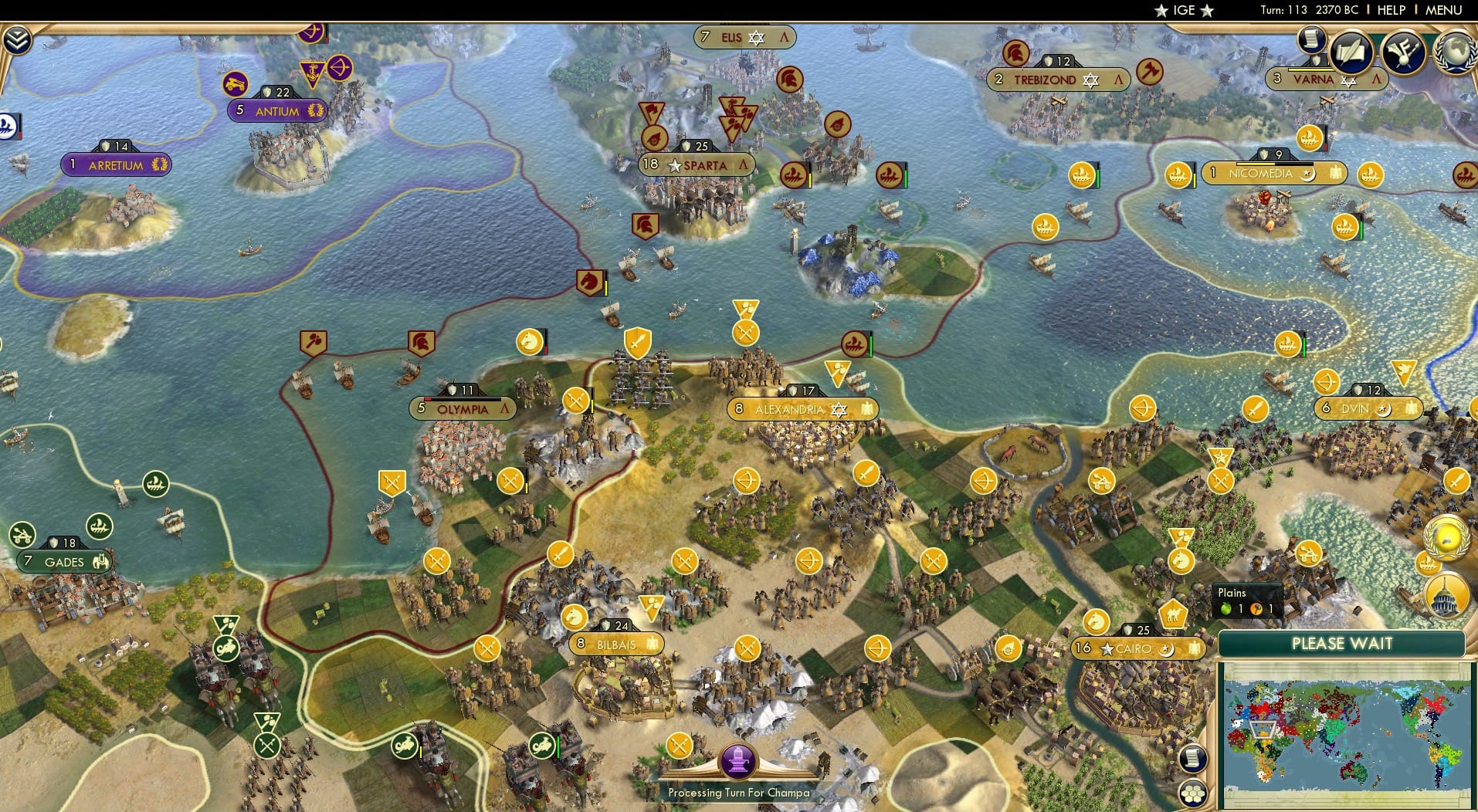Screen dimensions: 1478x812
Task: Expand Sparta's production chevron
Action: click(x=743, y=165)
